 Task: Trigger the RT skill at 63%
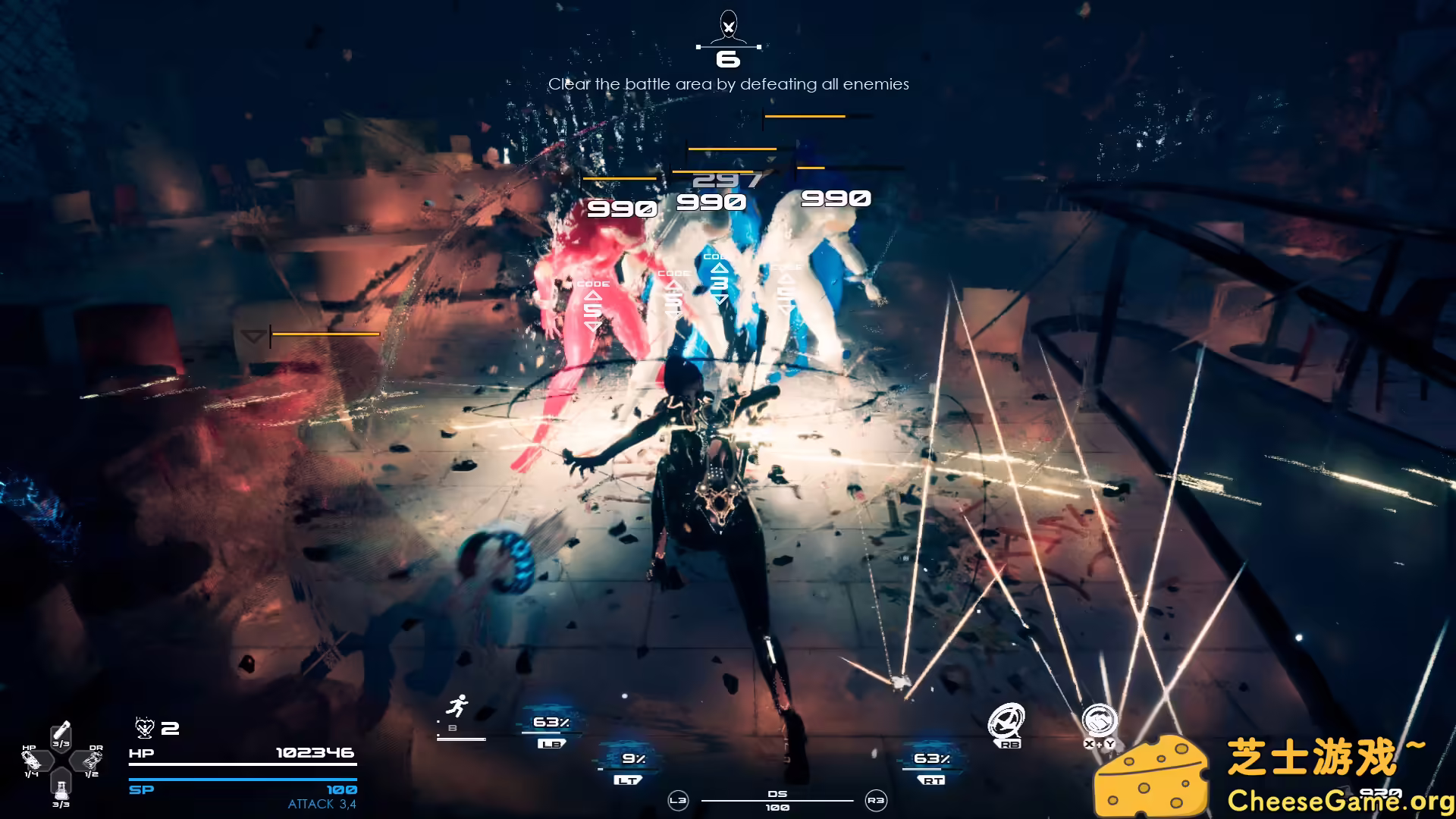(931, 764)
